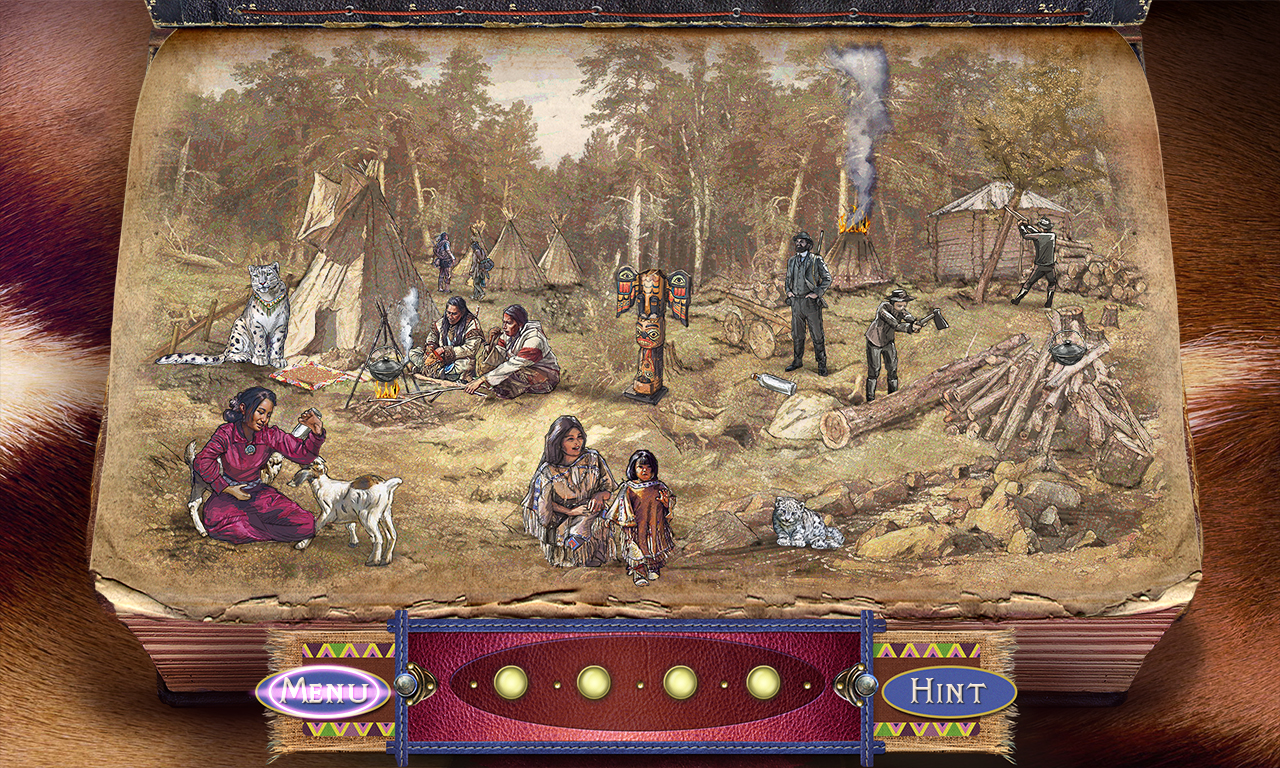Click the second progress orb
1280x768 pixels.
tap(594, 684)
